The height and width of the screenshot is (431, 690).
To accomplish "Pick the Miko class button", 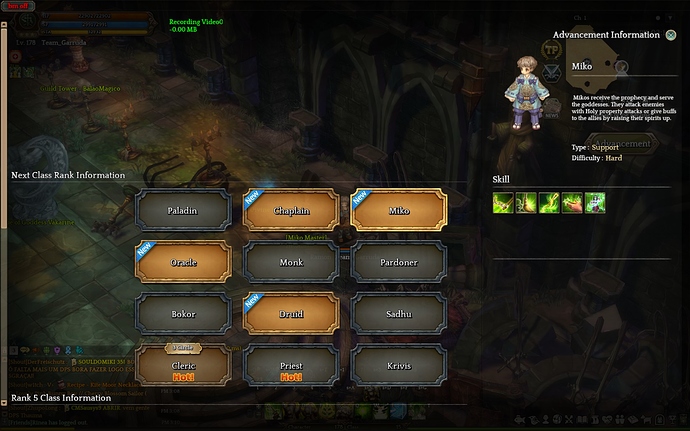I will (398, 211).
